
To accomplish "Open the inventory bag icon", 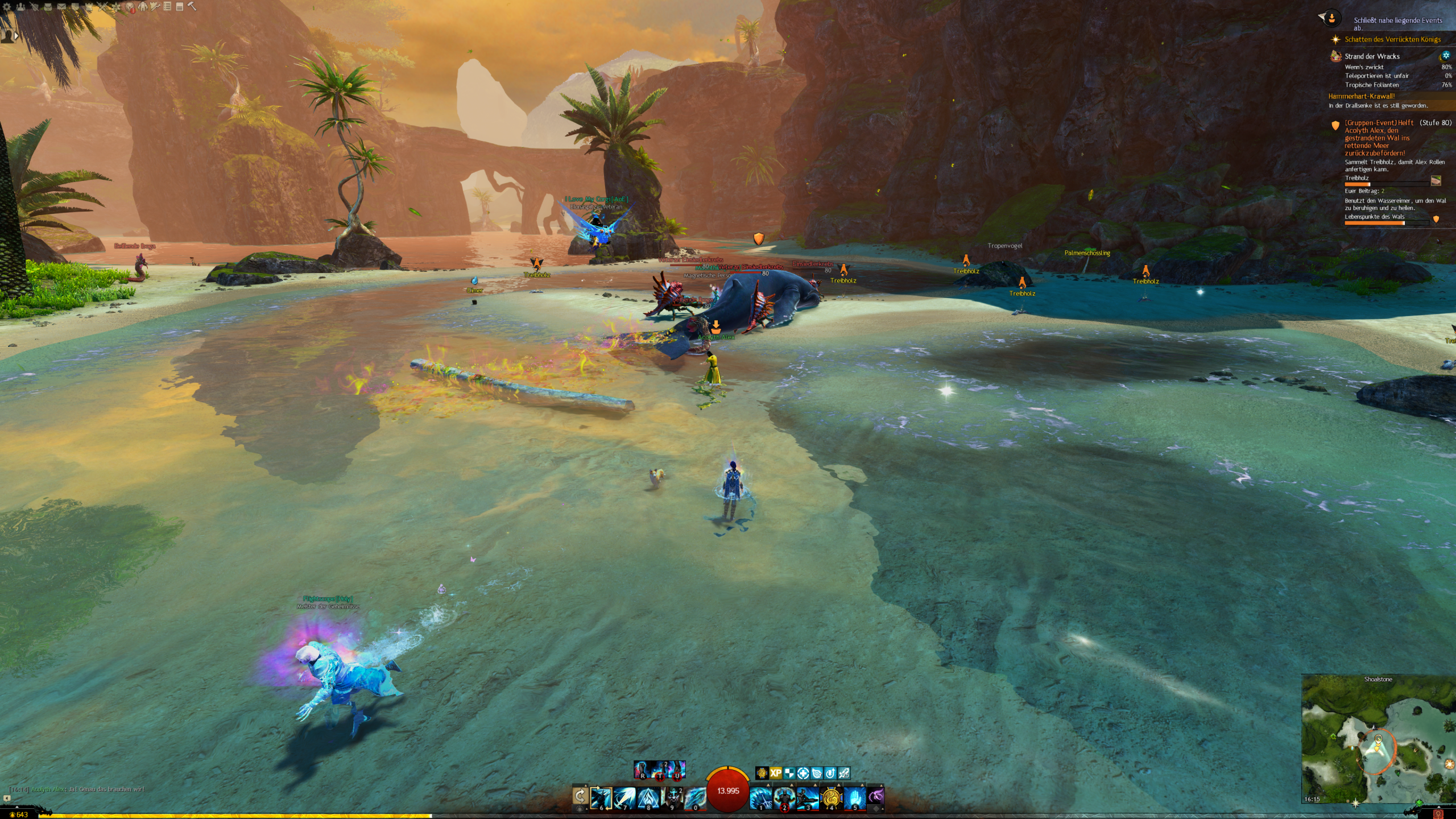I will coord(48,7).
